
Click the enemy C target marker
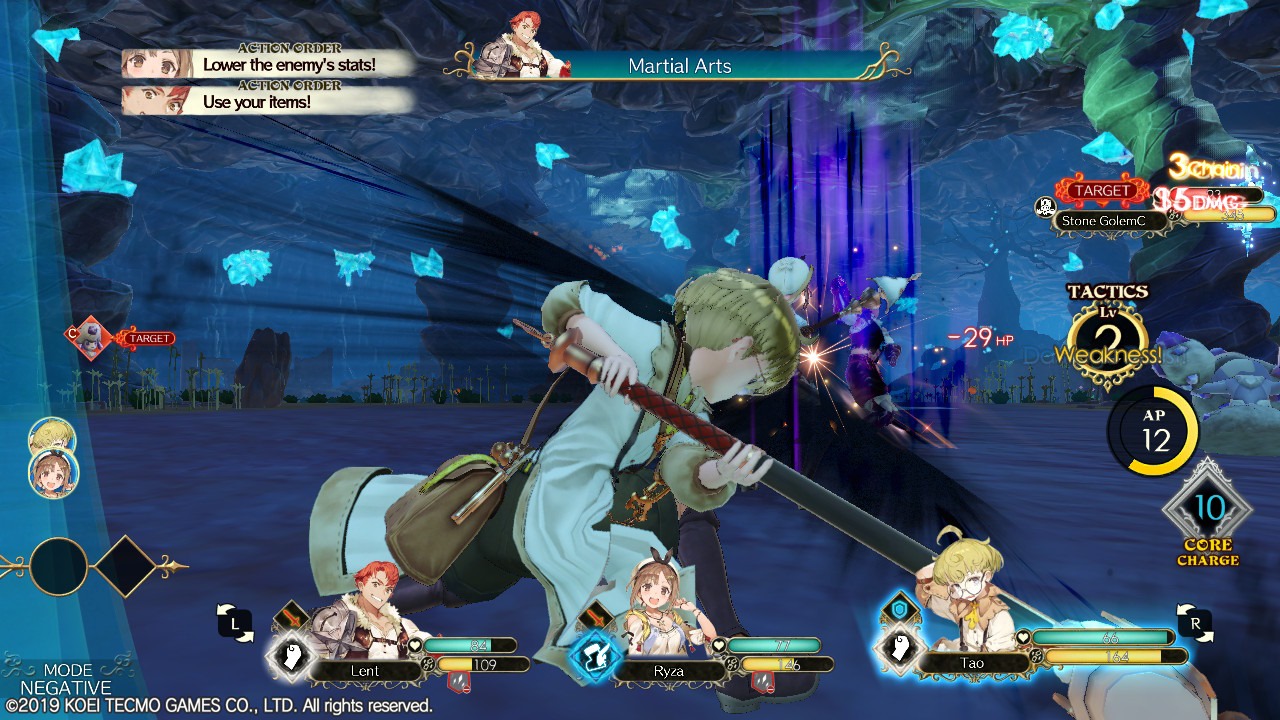click(87, 338)
